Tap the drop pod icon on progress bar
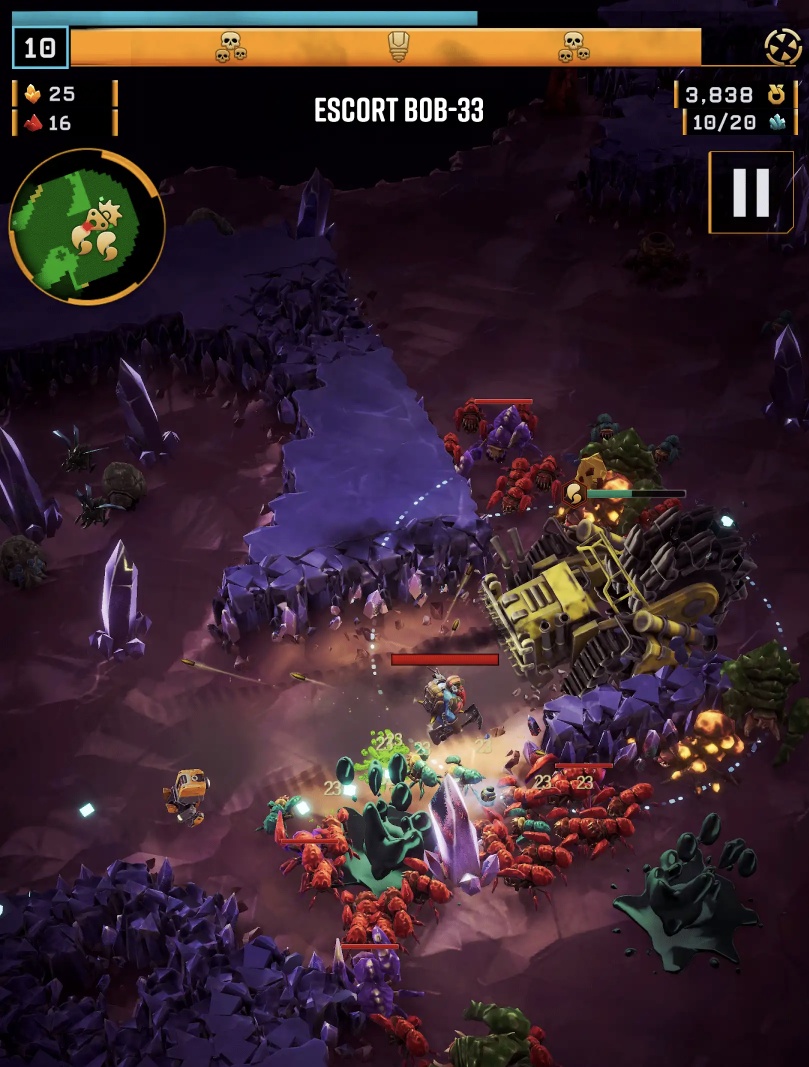The width and height of the screenshot is (809, 1067). coord(399,46)
